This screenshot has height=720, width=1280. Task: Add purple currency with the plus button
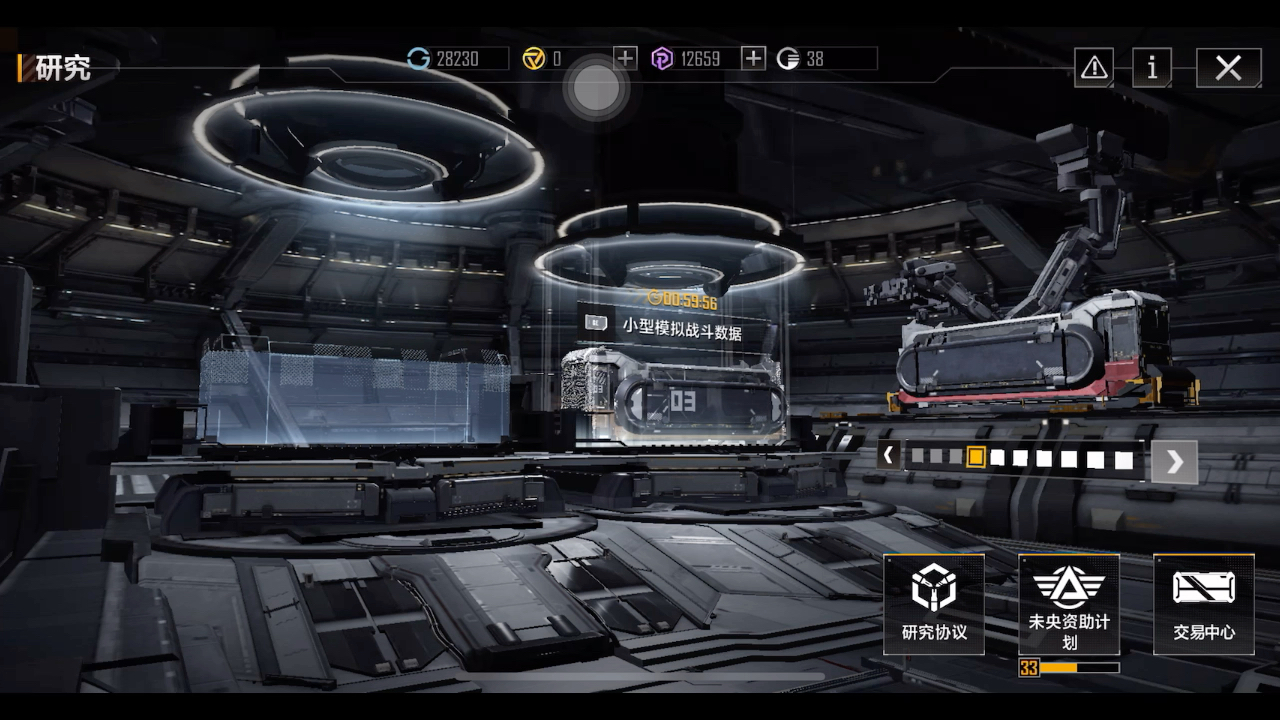(x=753, y=58)
